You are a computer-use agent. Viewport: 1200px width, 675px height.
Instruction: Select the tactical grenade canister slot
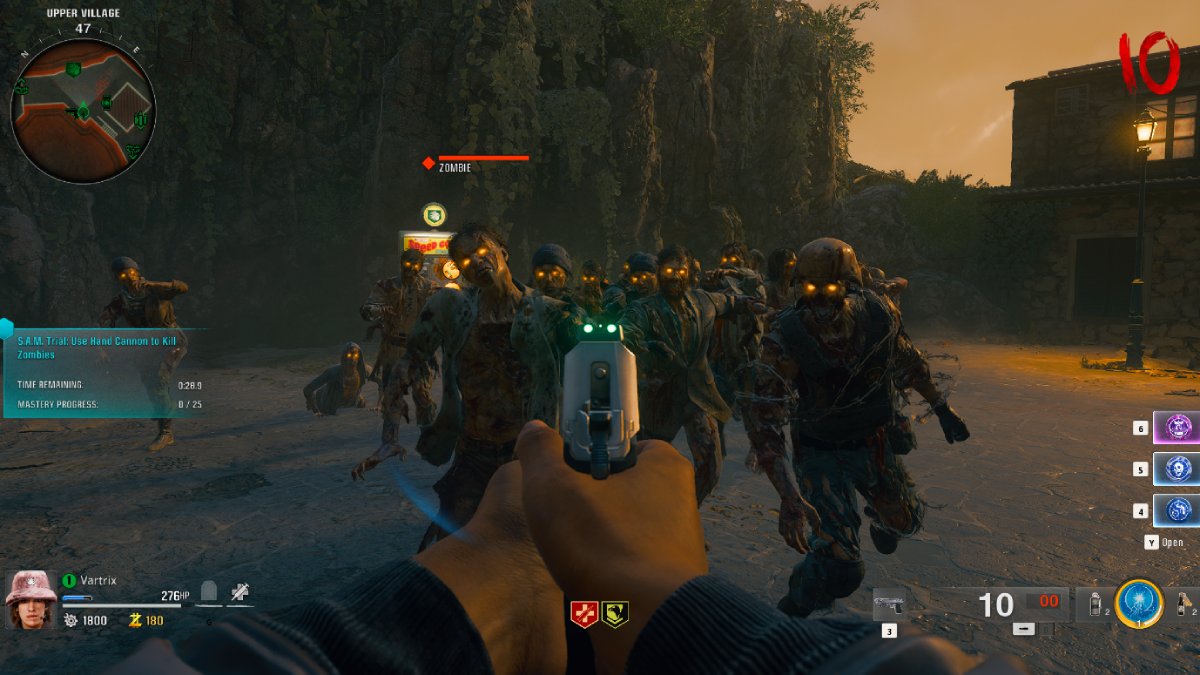(x=1094, y=605)
